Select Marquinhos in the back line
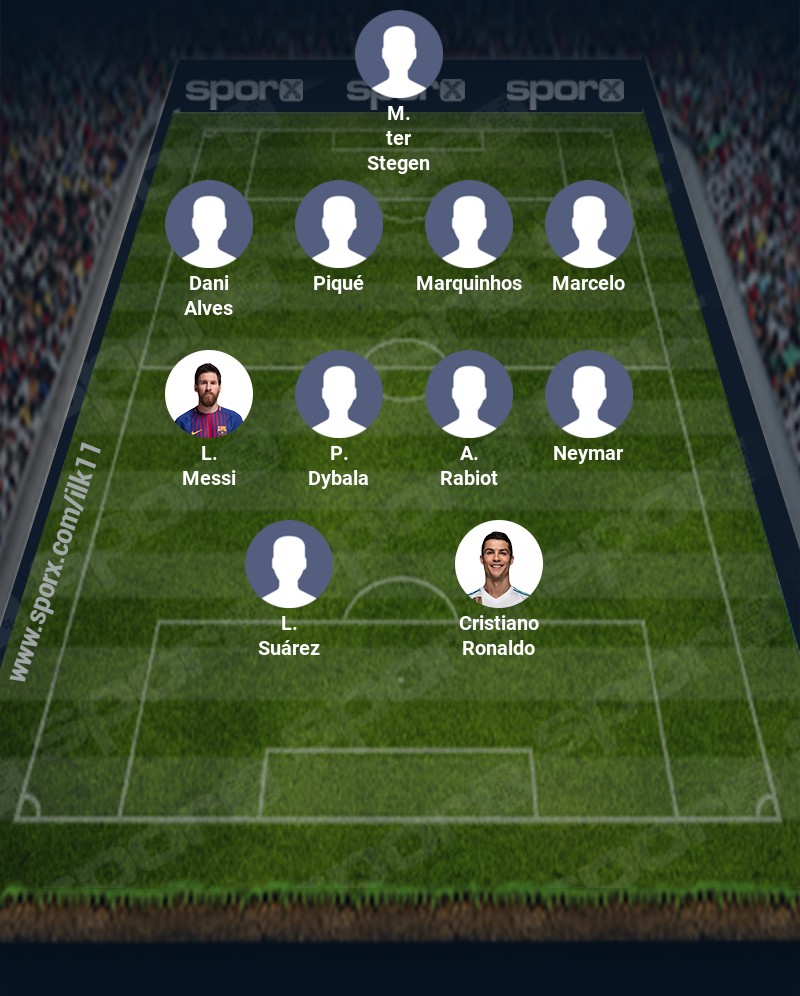 point(469,224)
